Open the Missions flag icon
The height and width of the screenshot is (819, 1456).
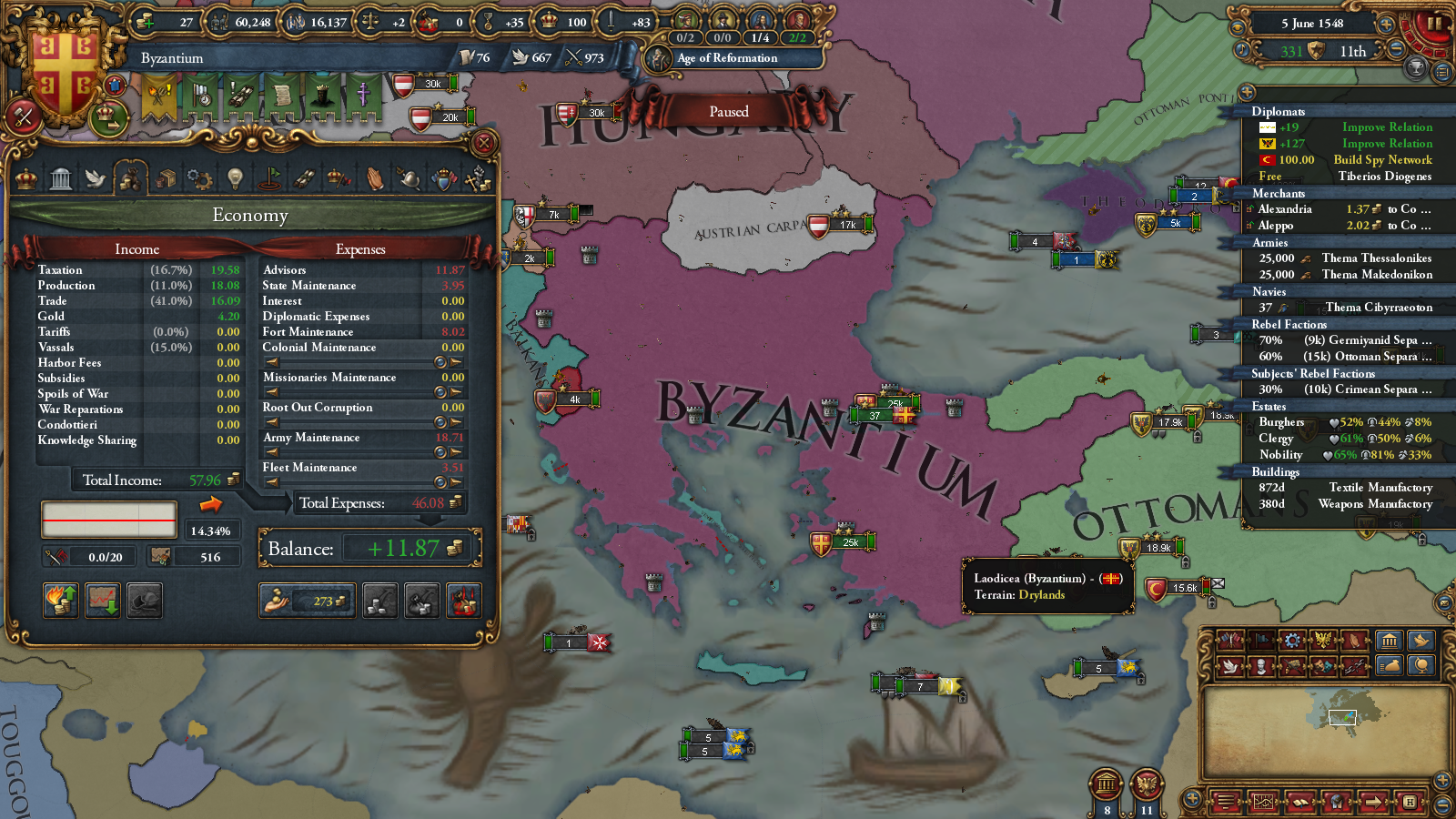[268, 177]
